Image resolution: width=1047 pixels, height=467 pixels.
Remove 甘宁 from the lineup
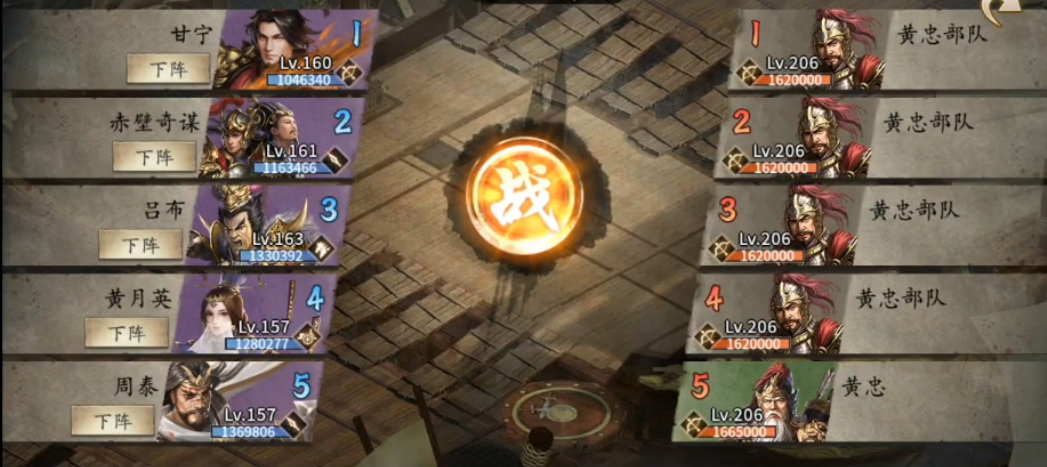(168, 68)
